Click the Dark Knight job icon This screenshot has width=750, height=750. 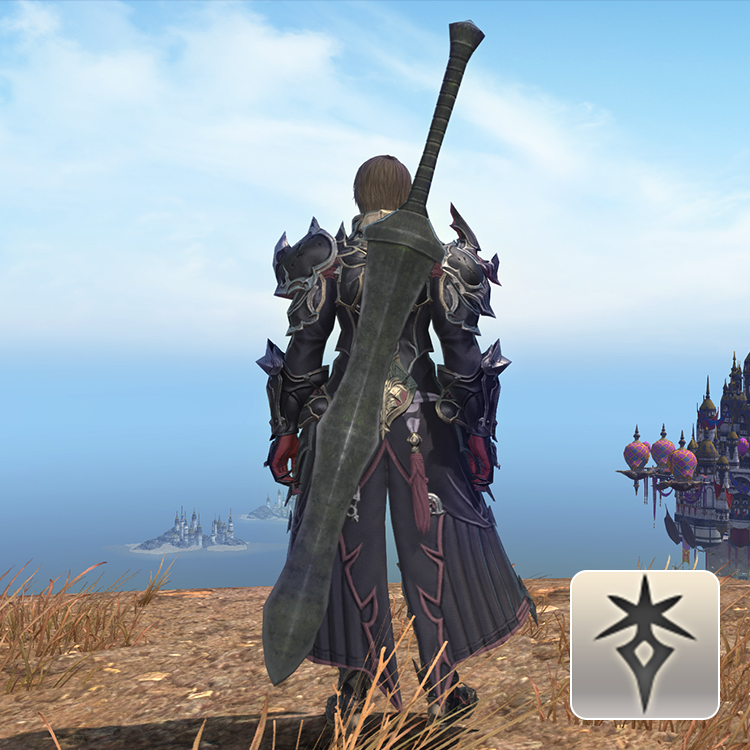644,644
